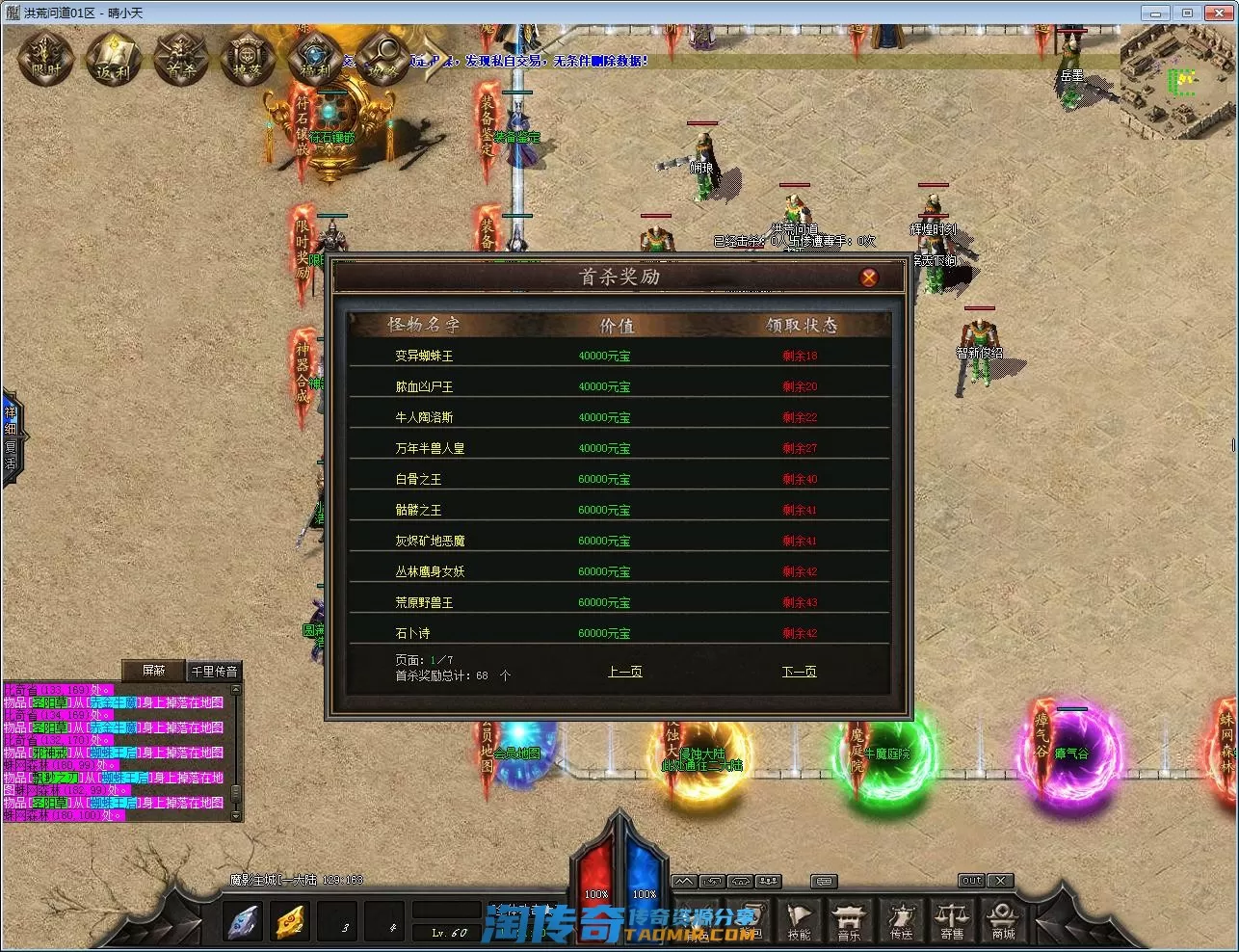Click the 上一页 previous page link
The height and width of the screenshot is (952, 1239).
(x=624, y=672)
